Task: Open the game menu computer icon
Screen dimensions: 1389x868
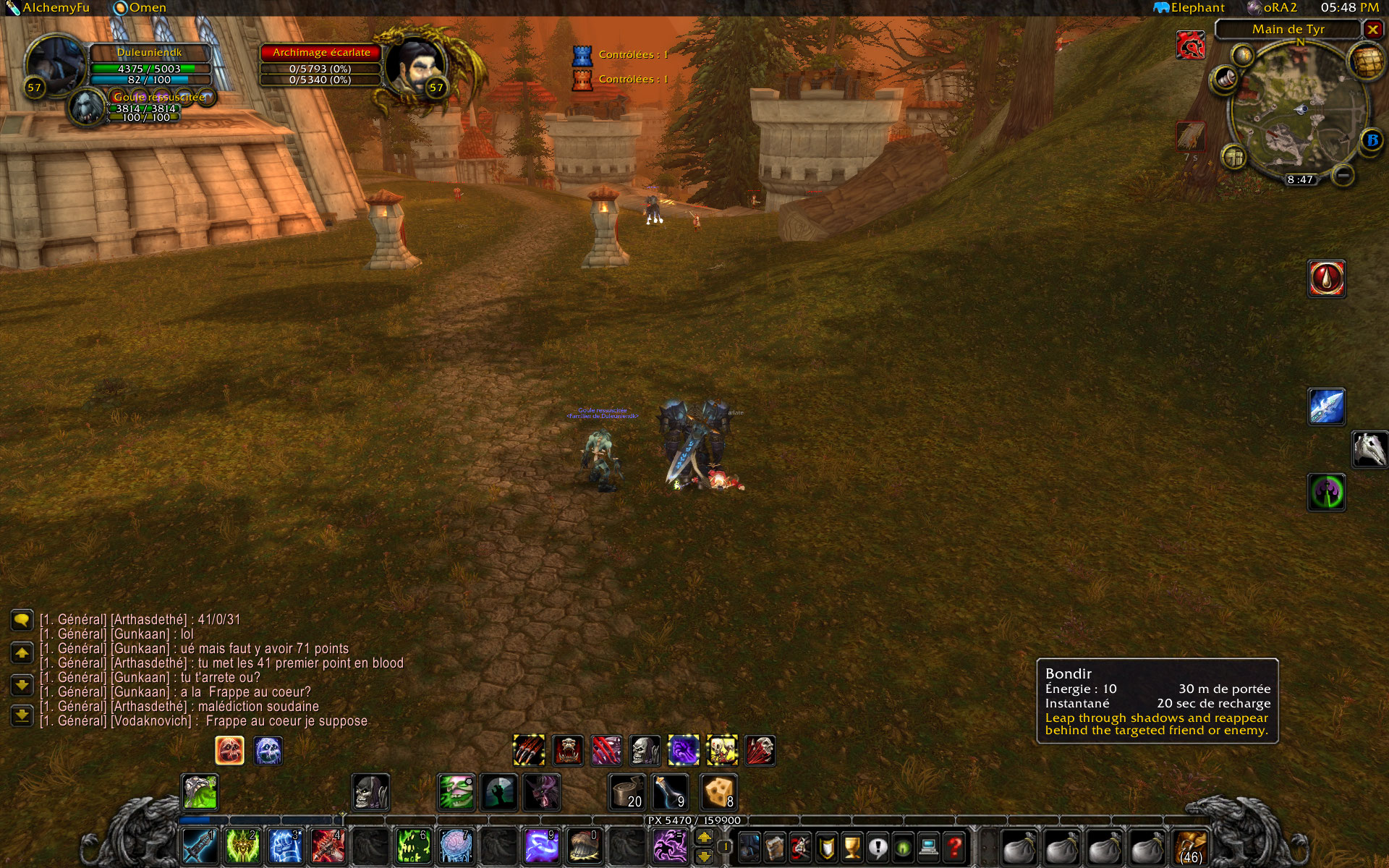Action: tap(929, 846)
